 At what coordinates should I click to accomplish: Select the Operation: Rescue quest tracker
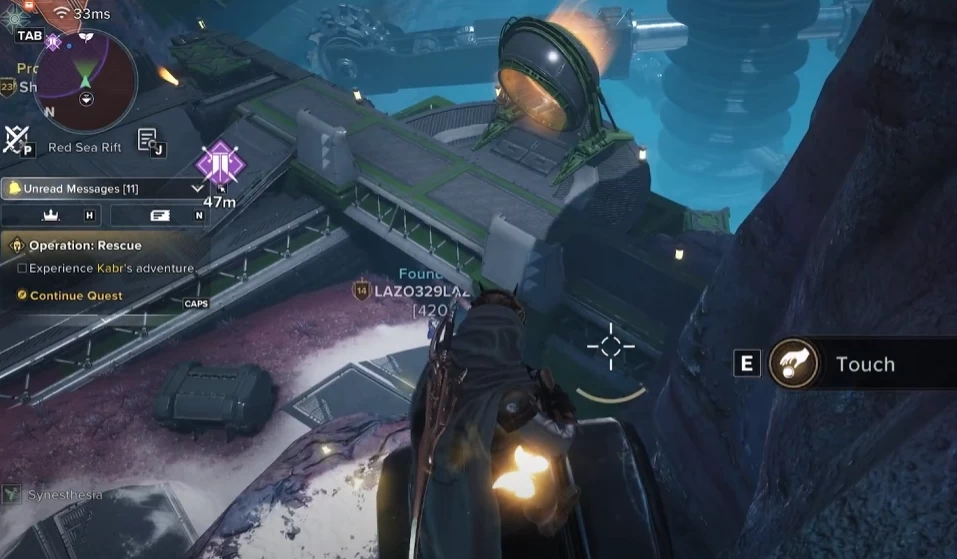click(x=85, y=245)
